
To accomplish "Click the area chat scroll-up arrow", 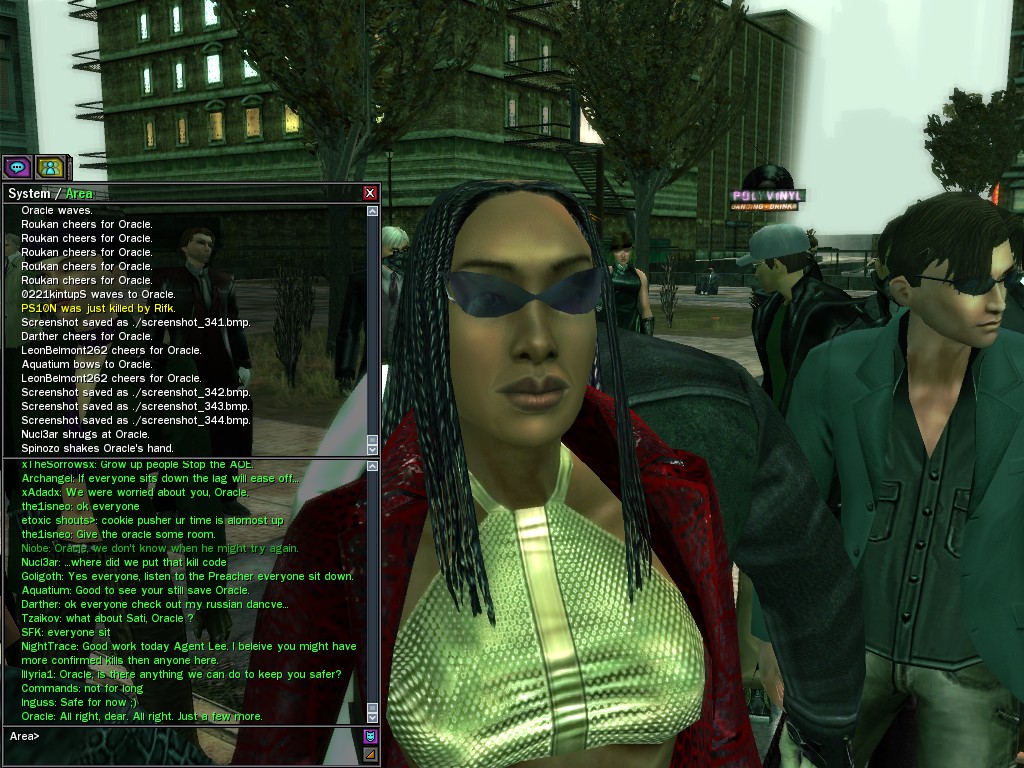I will click(372, 467).
